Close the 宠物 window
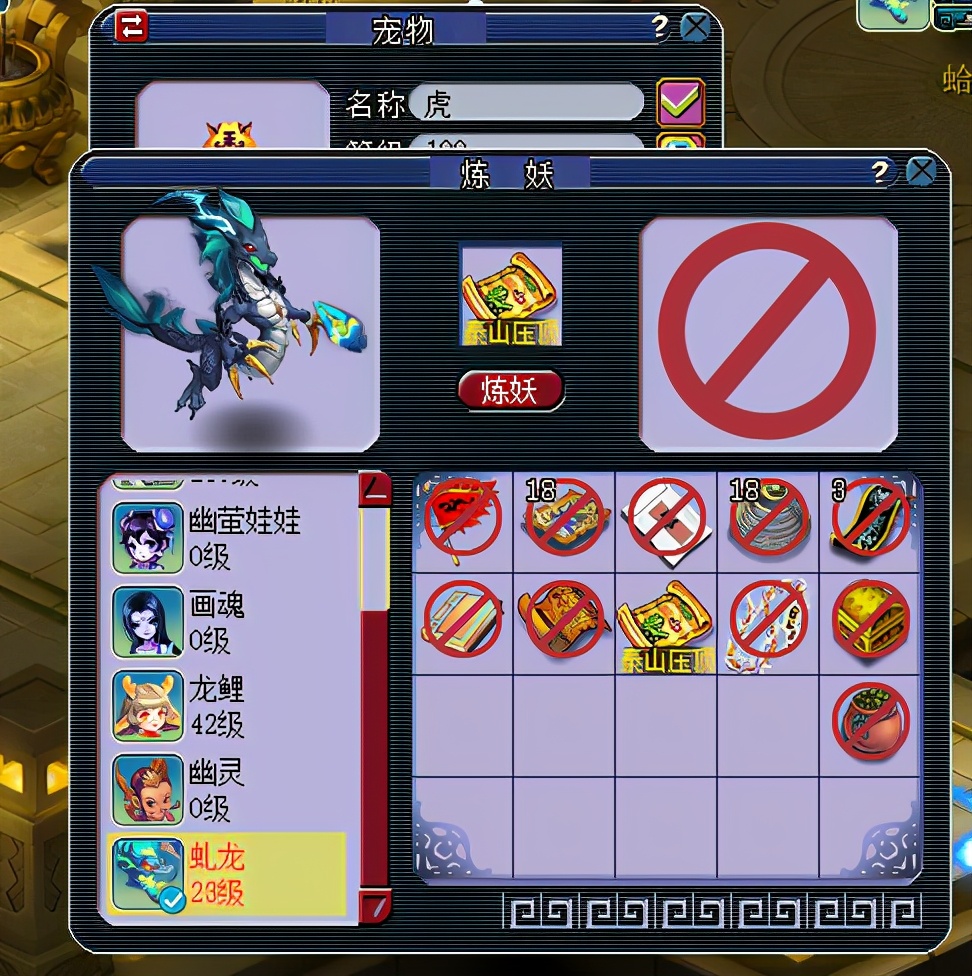This screenshot has width=972, height=976. [x=695, y=27]
